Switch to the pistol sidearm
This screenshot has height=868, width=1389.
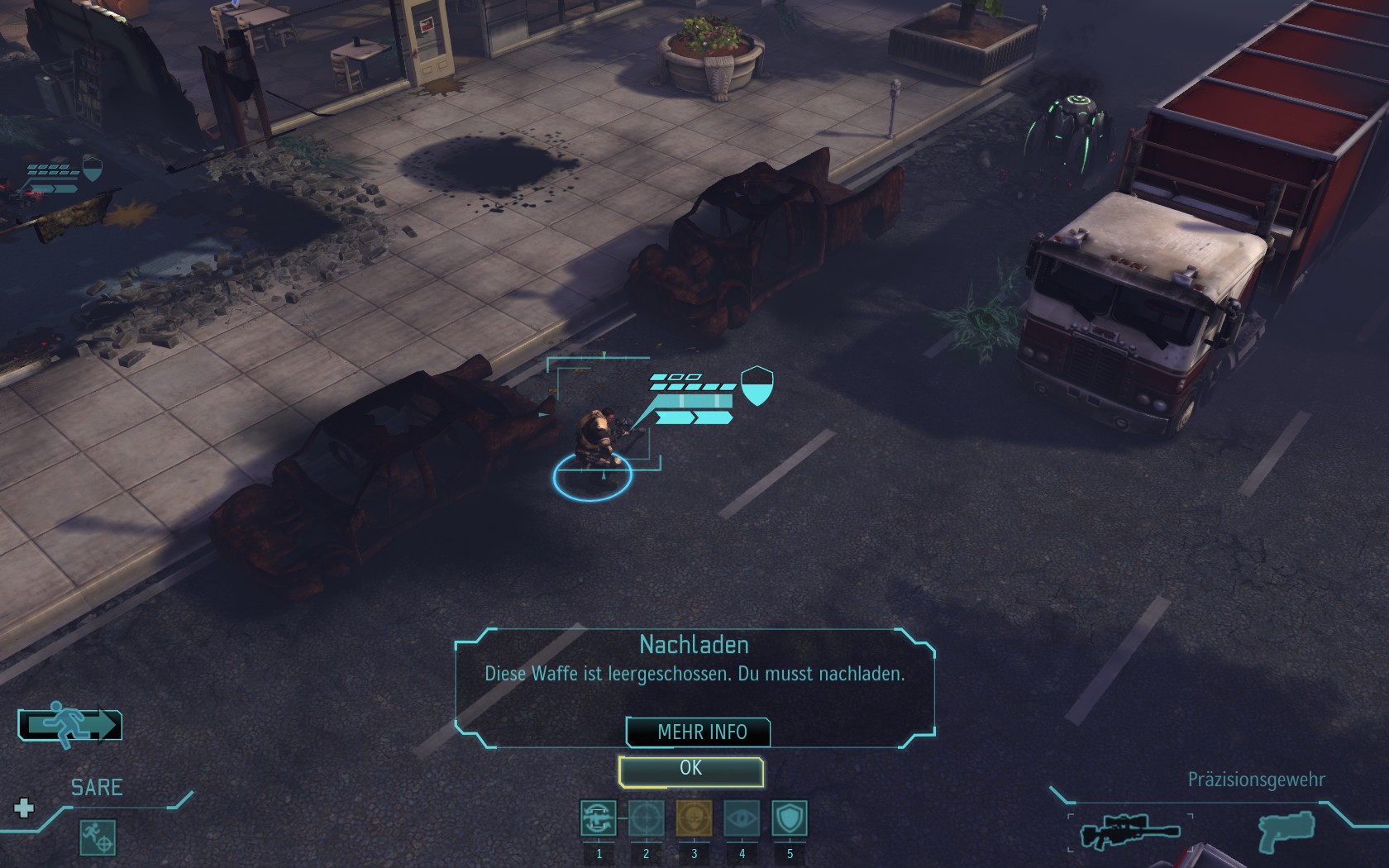pyautogui.click(x=1286, y=831)
